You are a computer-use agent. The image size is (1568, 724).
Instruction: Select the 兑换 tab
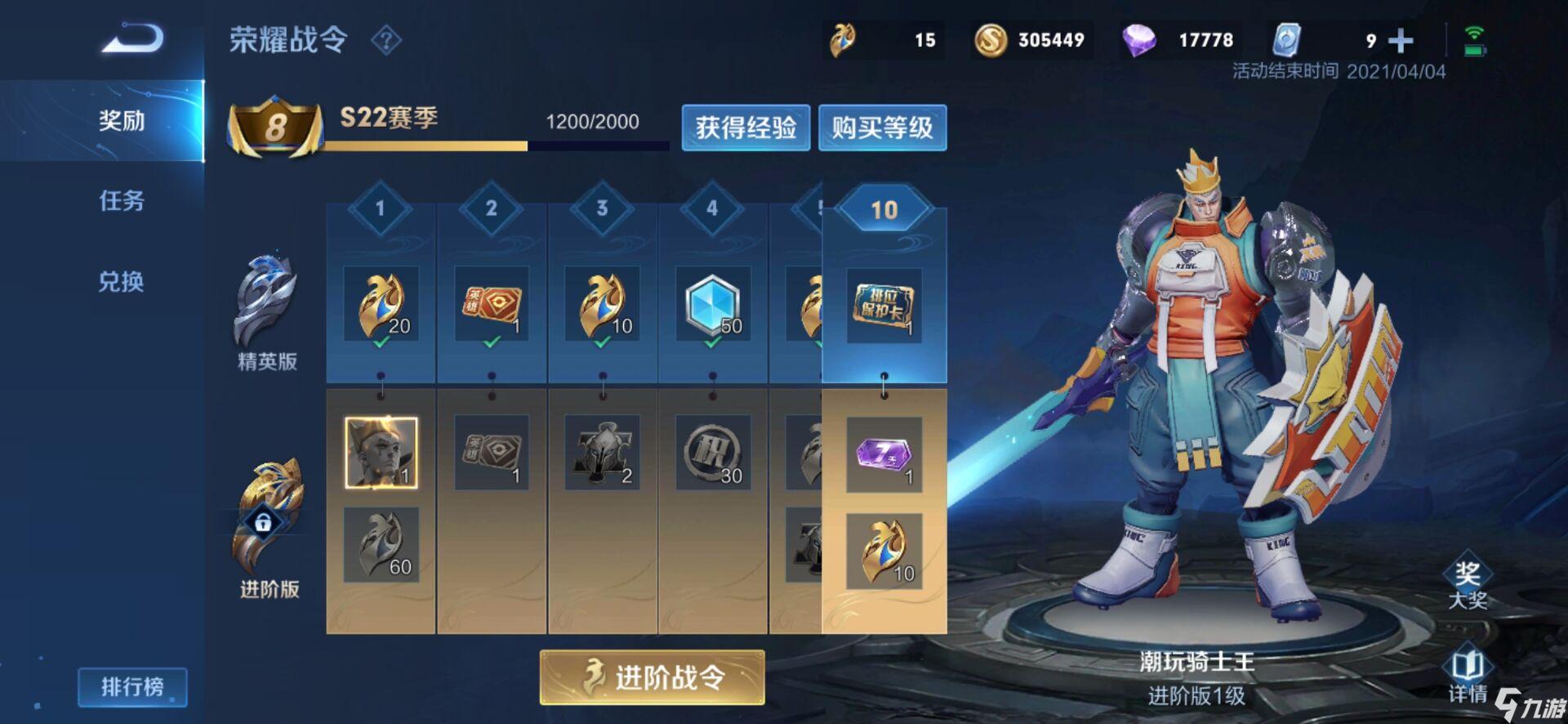point(122,282)
